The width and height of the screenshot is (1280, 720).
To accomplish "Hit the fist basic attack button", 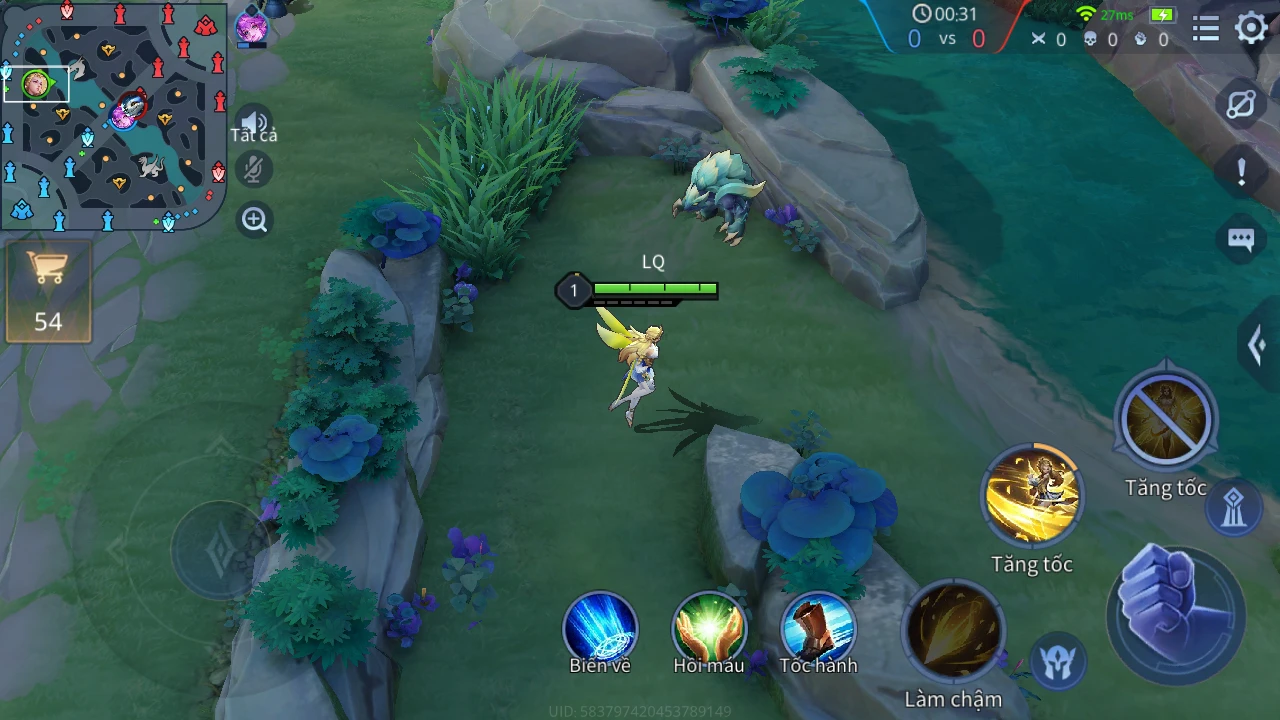I will [x=1176, y=614].
